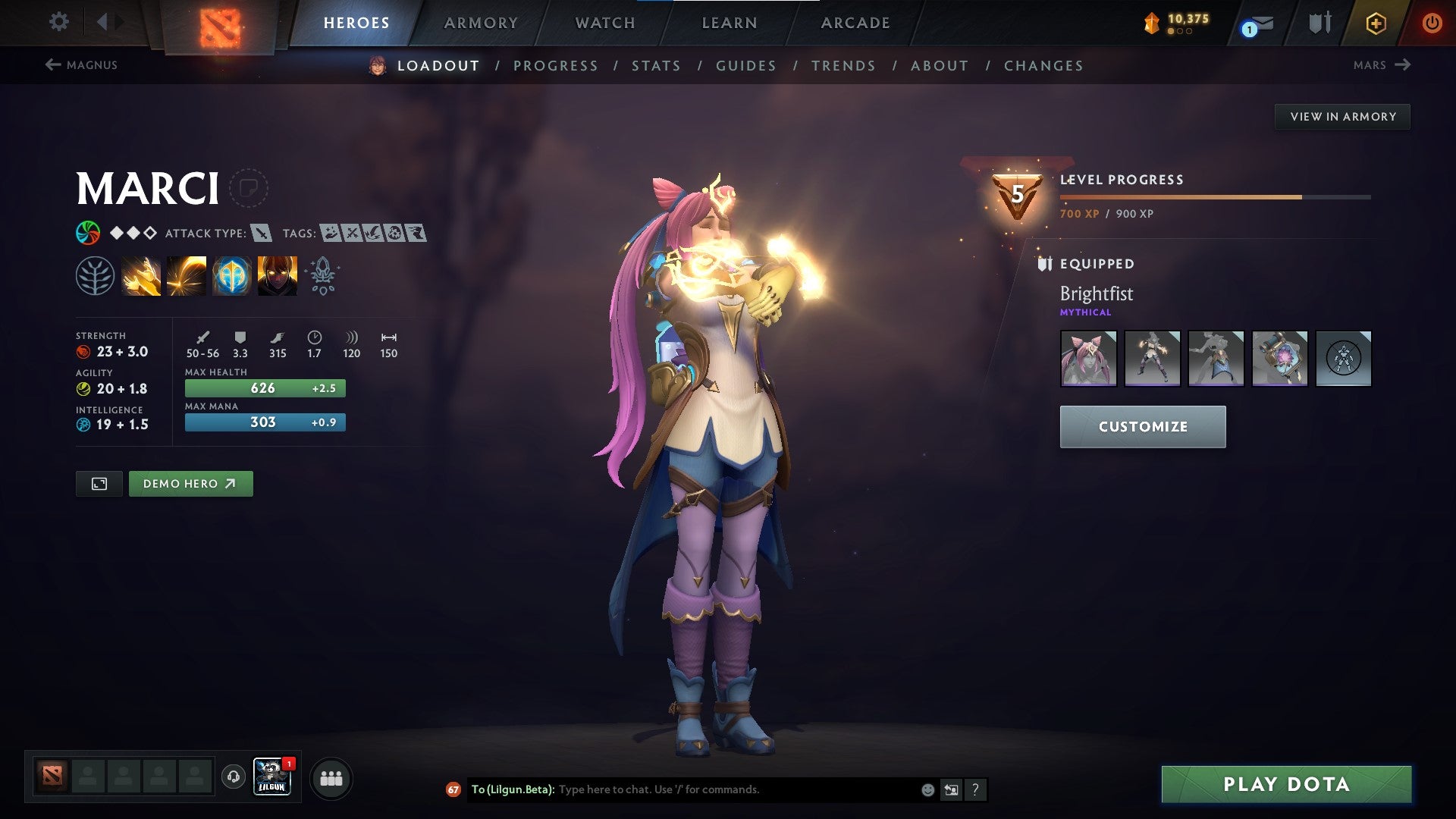Expand notifications via the envelope badge
Viewport: 1456px width, 819px height.
click(x=1253, y=24)
